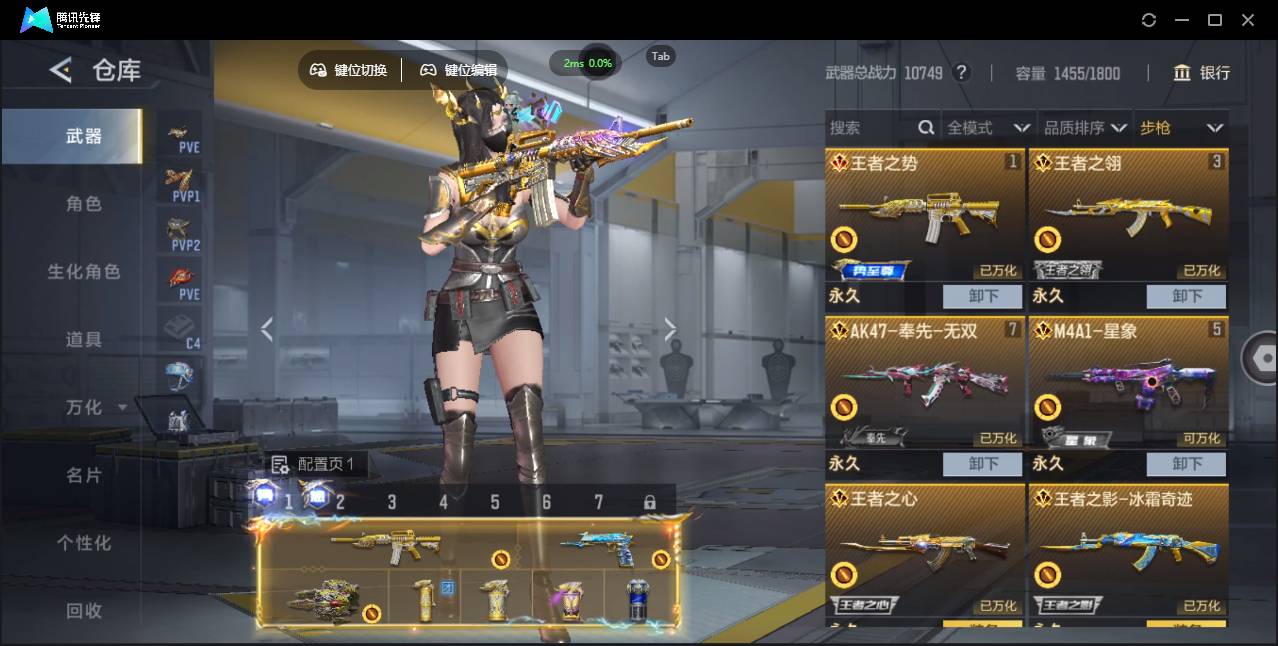Open the 全模式 mode filter dropdown
The width and height of the screenshot is (1278, 646).
click(x=987, y=128)
